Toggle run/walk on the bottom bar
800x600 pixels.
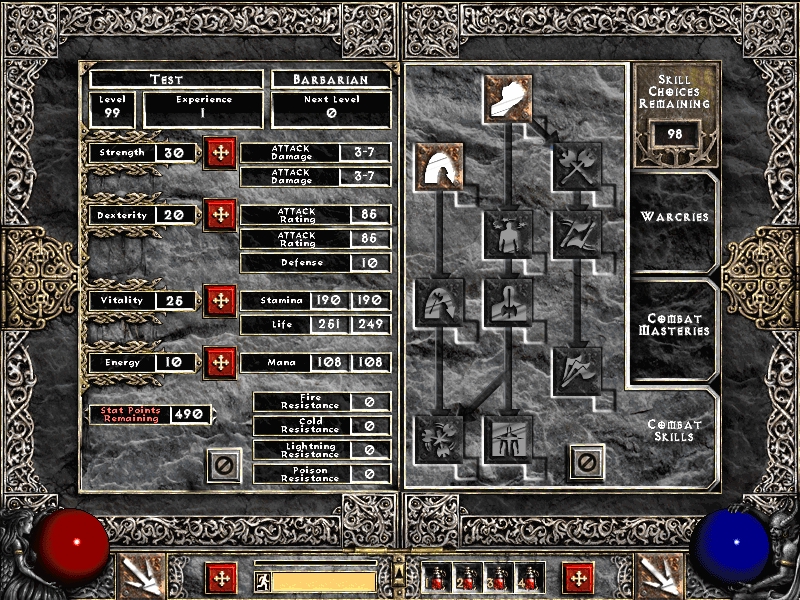[x=261, y=579]
